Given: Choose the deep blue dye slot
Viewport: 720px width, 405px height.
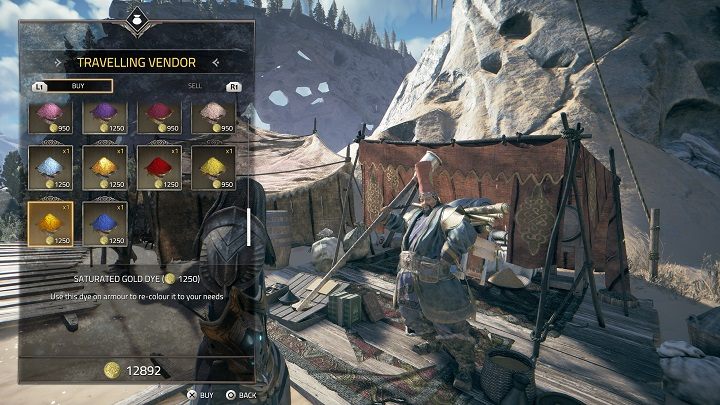Looking at the screenshot, I should 104,222.
